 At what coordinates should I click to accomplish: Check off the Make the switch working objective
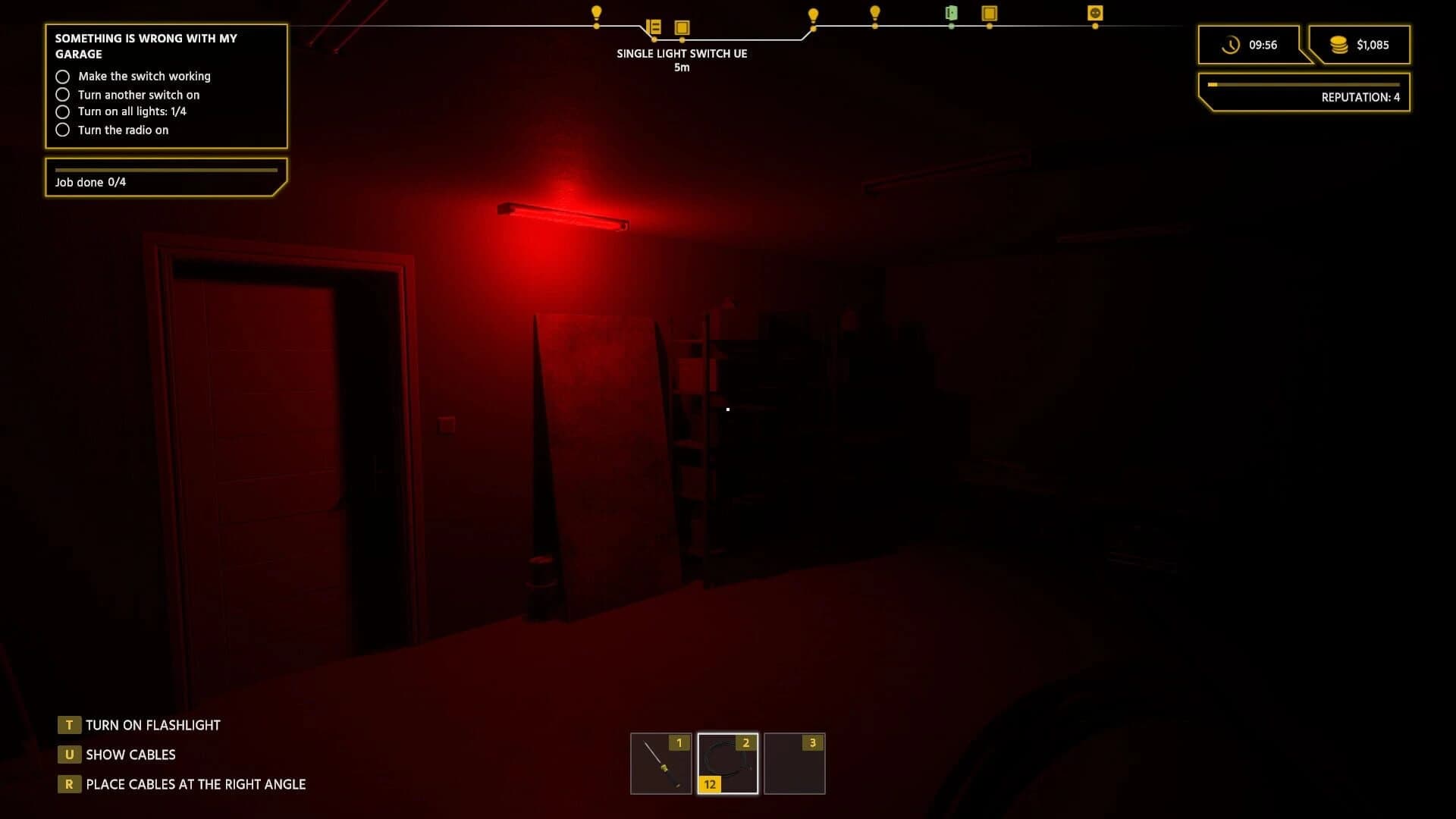tap(63, 76)
